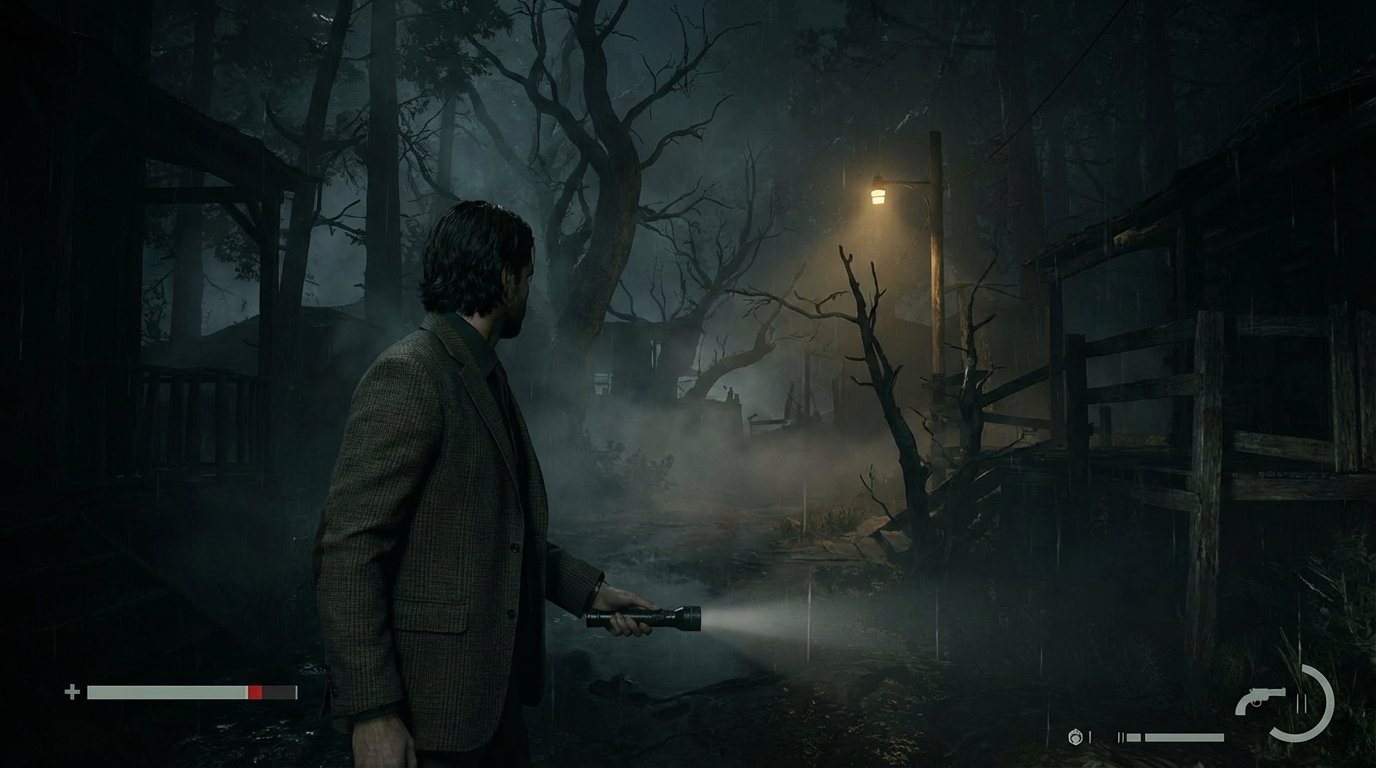Click the flashlight battery icon
Image resolution: width=1376 pixels, height=768 pixels.
pos(1075,737)
